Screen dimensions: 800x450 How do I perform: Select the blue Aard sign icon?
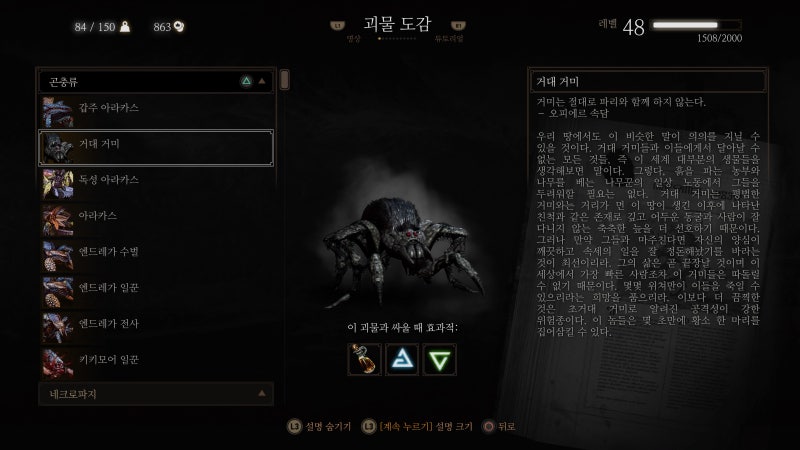(401, 360)
